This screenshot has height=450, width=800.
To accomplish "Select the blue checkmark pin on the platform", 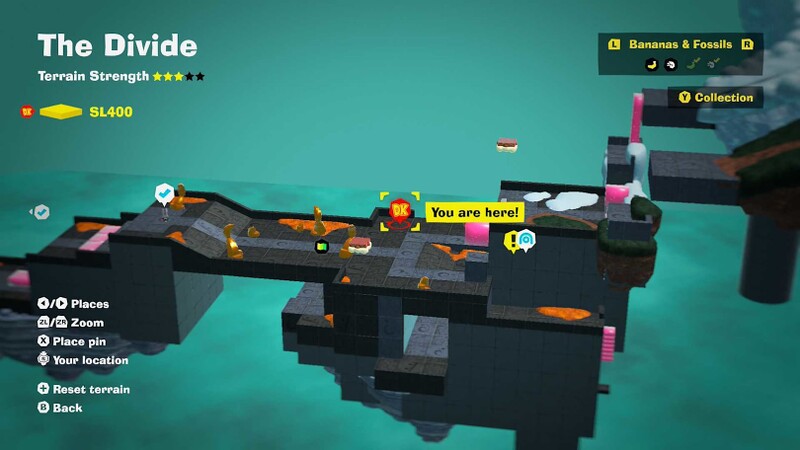I will [163, 192].
